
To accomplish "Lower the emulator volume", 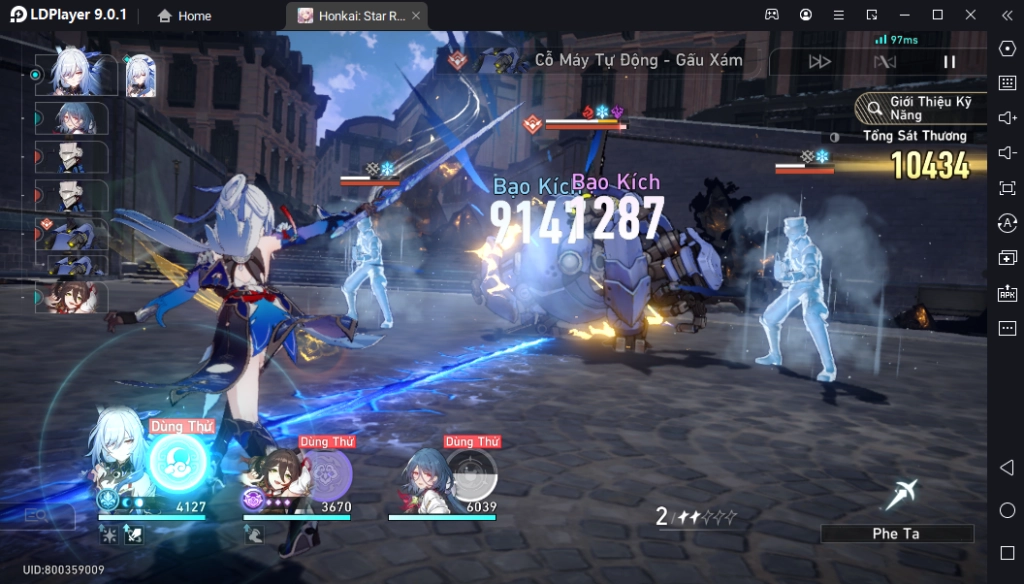I will pyautogui.click(x=1007, y=153).
